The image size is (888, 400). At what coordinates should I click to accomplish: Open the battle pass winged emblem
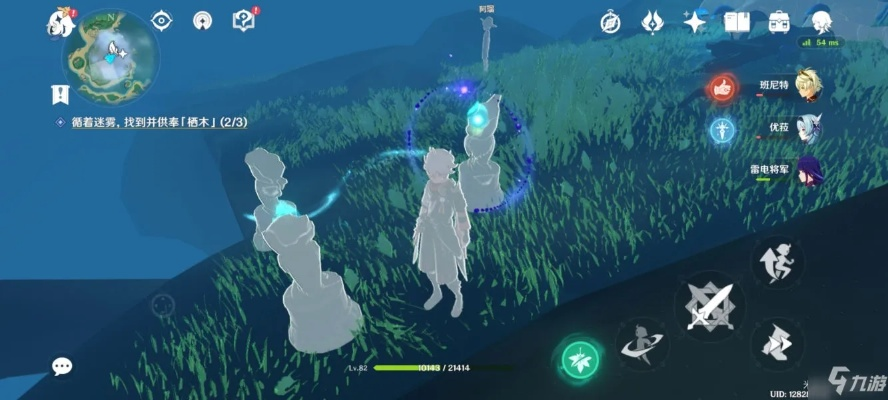point(652,21)
